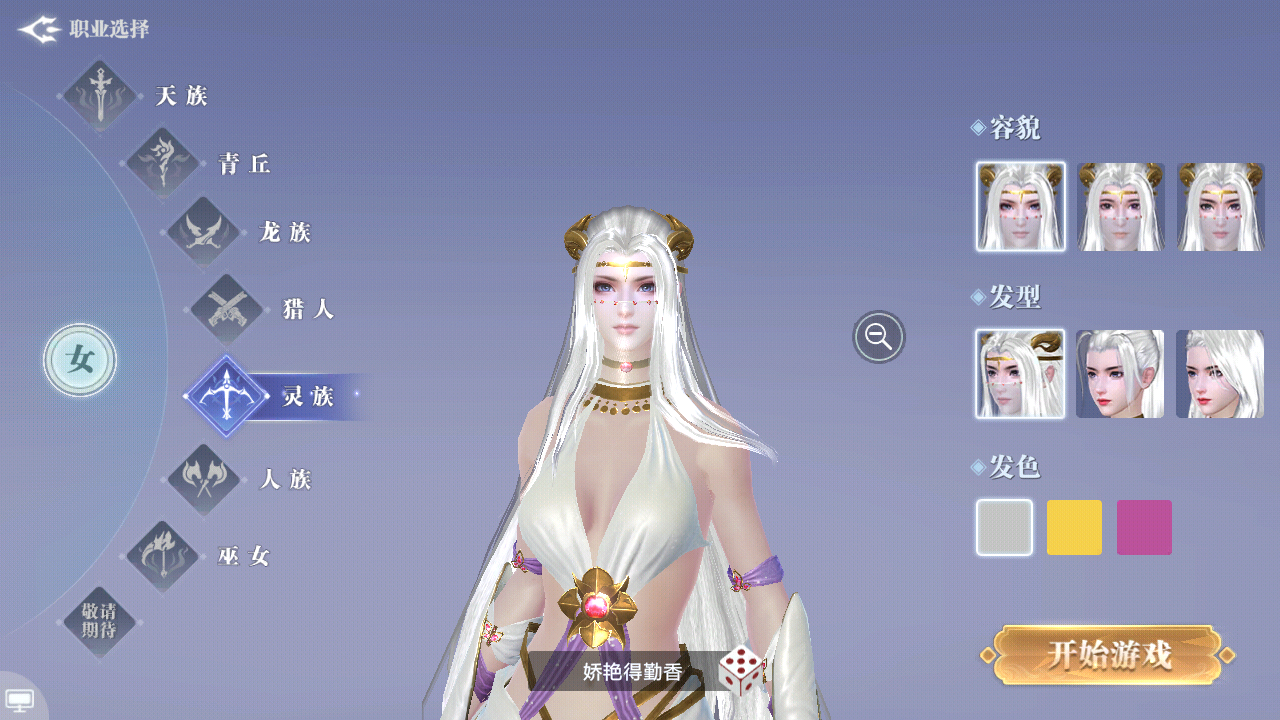Toggle the 女 gender button
The width and height of the screenshot is (1280, 720).
click(x=80, y=360)
